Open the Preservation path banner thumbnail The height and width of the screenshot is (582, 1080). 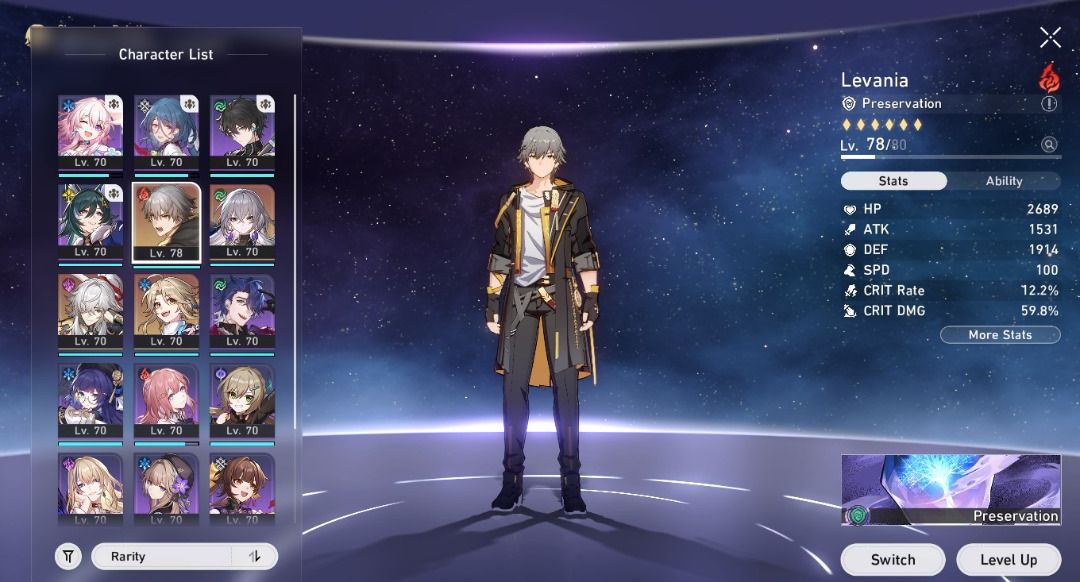[x=950, y=489]
